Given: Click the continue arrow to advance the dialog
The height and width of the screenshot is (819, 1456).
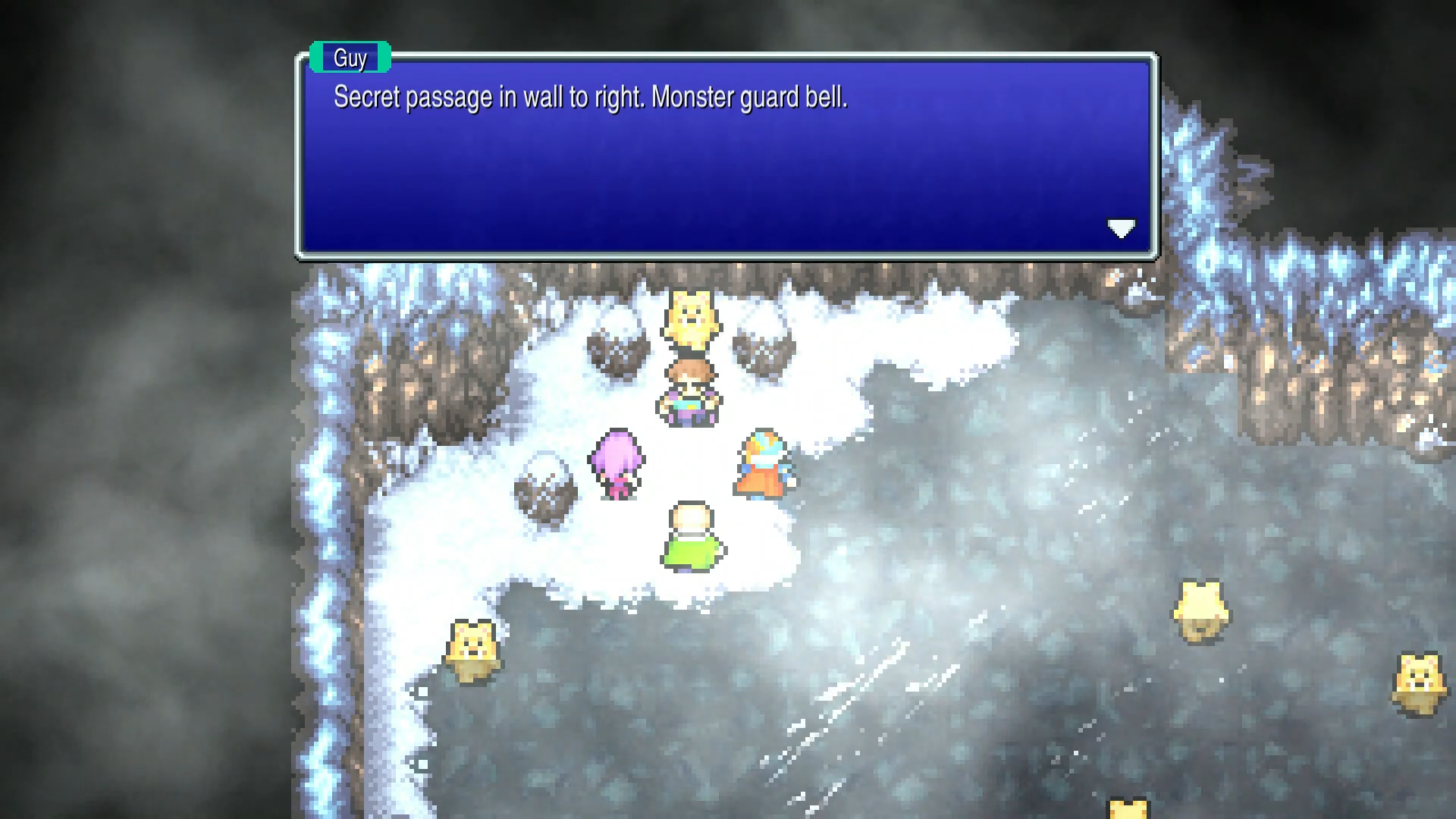Looking at the screenshot, I should click(x=1122, y=228).
